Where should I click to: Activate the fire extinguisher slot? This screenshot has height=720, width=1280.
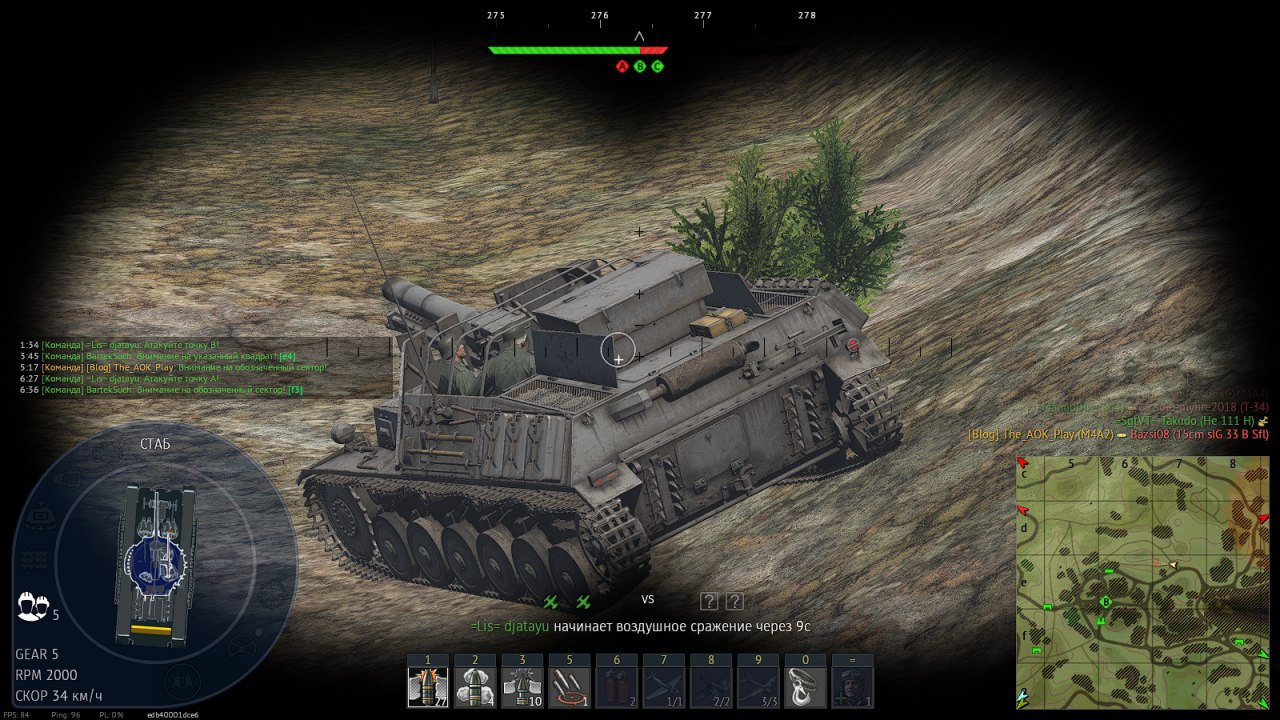click(x=616, y=687)
